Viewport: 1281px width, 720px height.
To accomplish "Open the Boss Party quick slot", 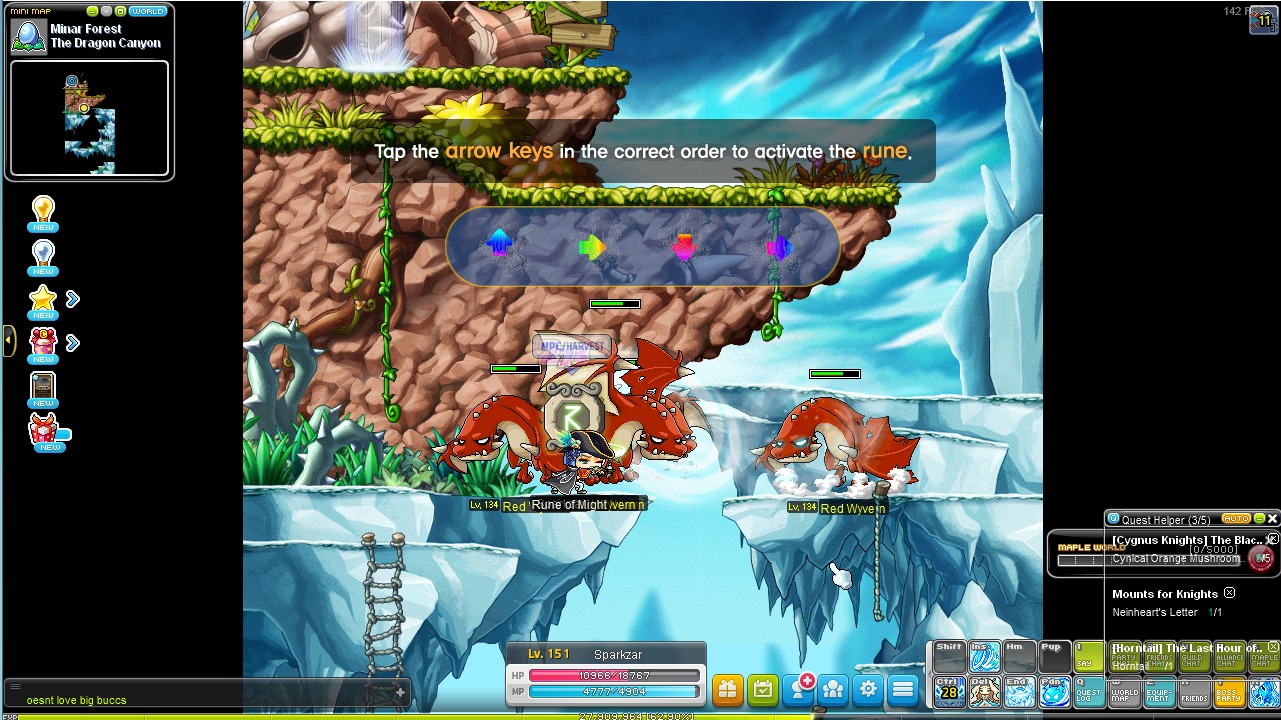I will point(1229,691).
